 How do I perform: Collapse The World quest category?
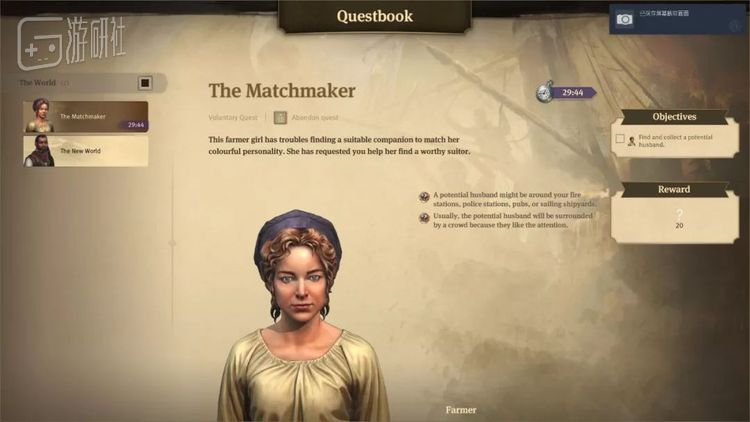point(145,83)
